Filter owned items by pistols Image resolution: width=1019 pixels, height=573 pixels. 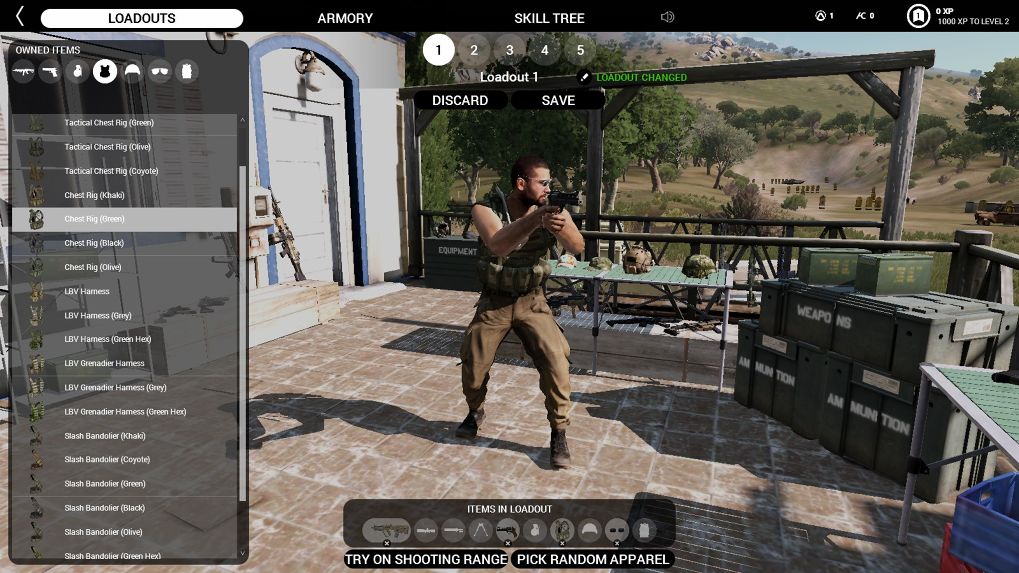(50, 71)
